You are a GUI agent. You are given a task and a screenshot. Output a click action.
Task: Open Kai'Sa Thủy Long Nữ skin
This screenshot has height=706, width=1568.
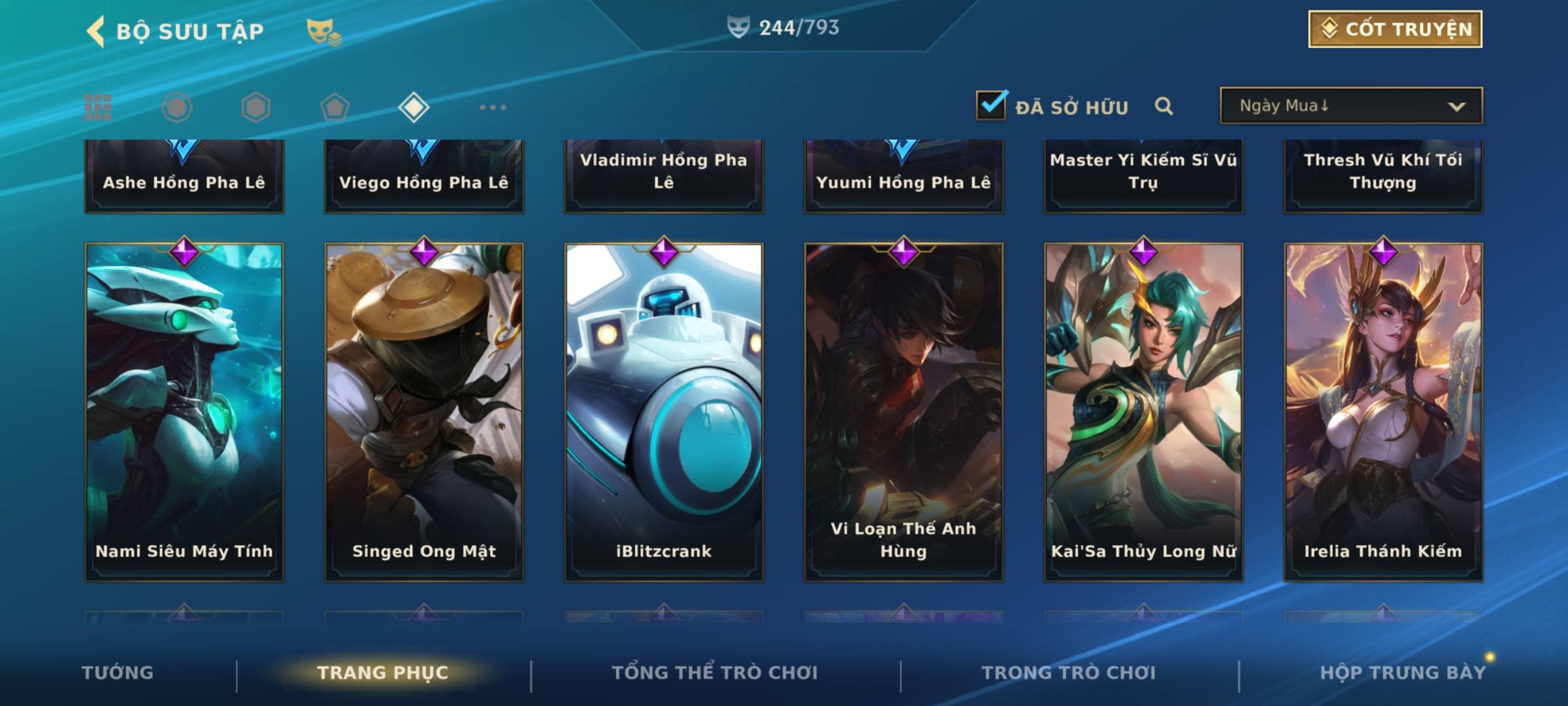point(1143,412)
